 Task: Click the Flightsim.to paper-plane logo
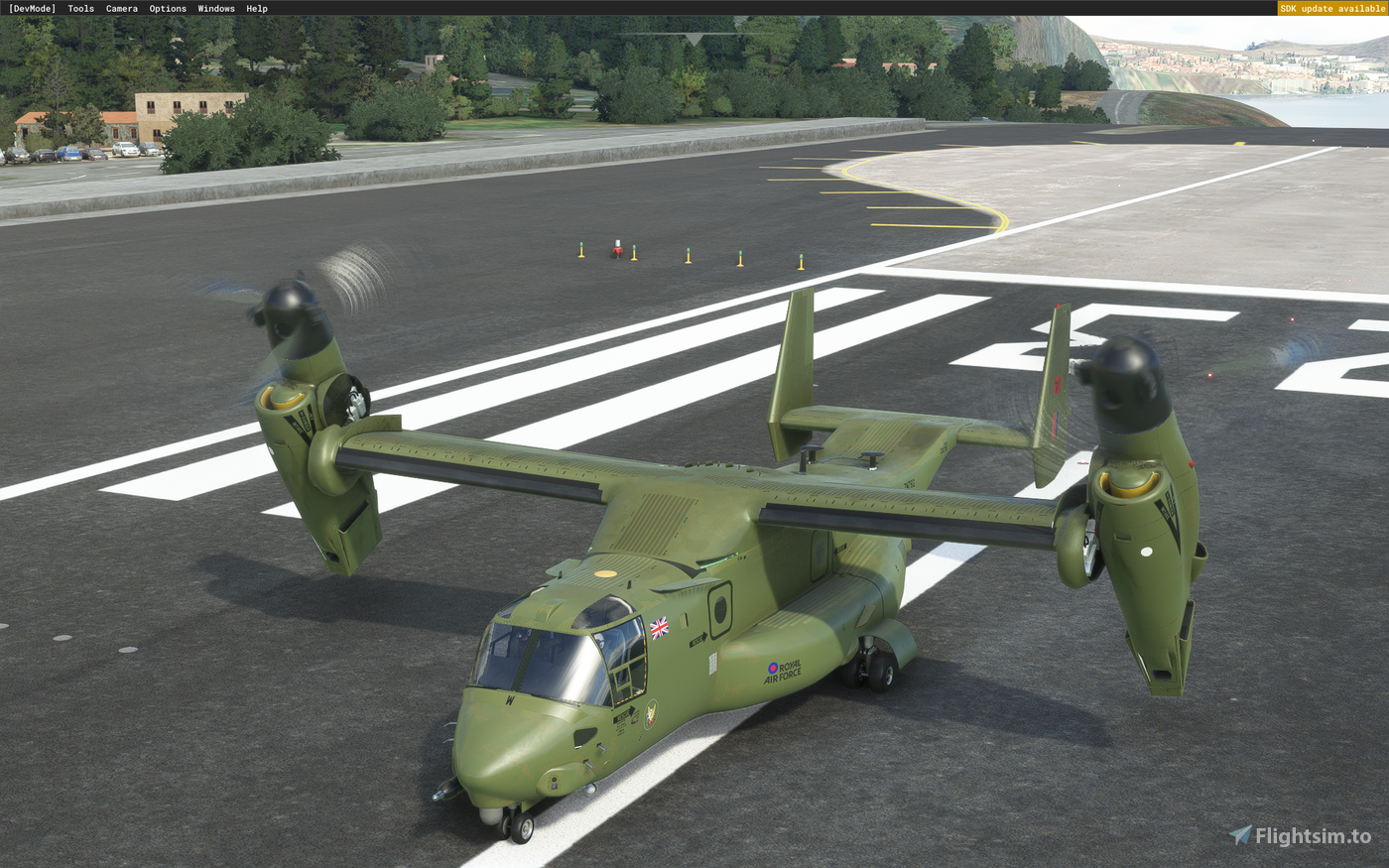(x=1240, y=834)
